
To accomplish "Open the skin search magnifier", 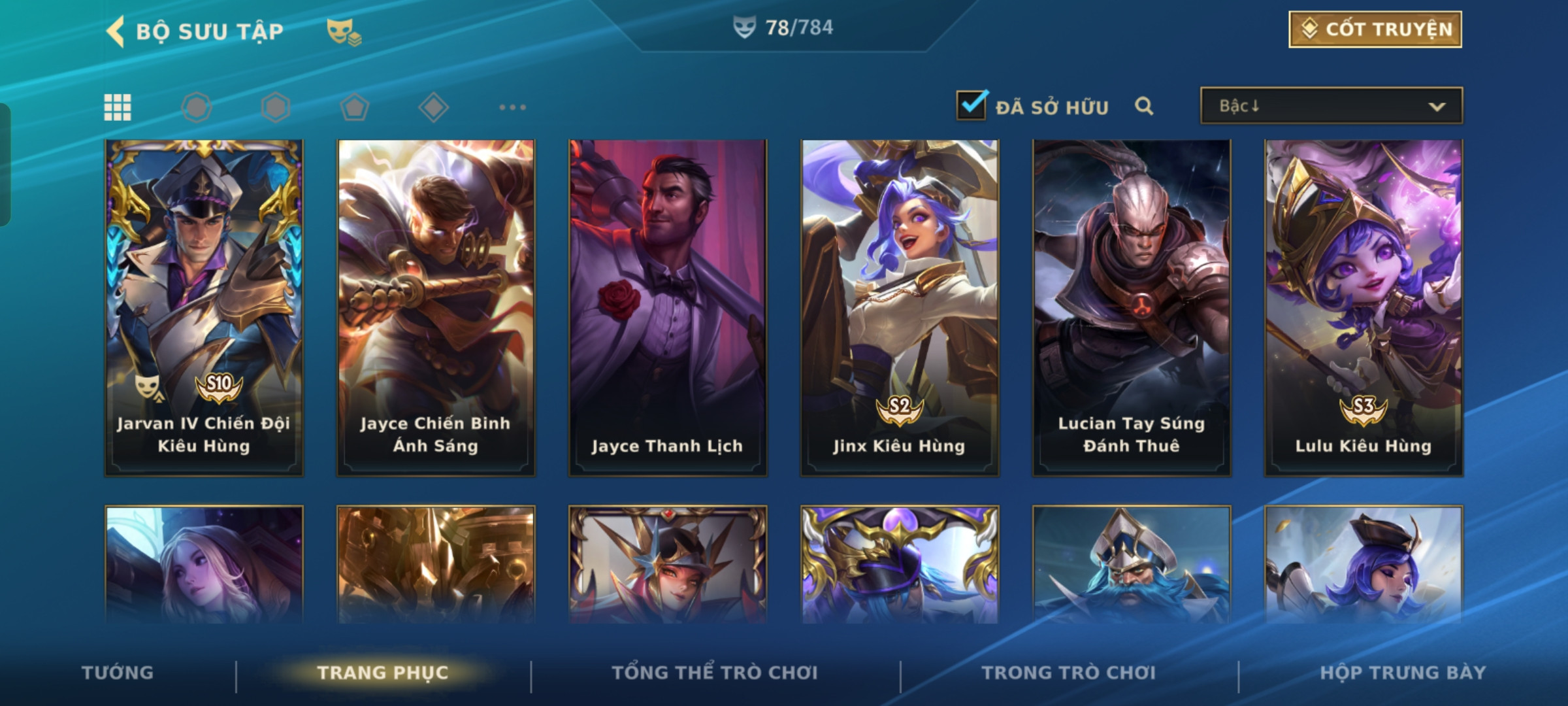I will [x=1143, y=106].
